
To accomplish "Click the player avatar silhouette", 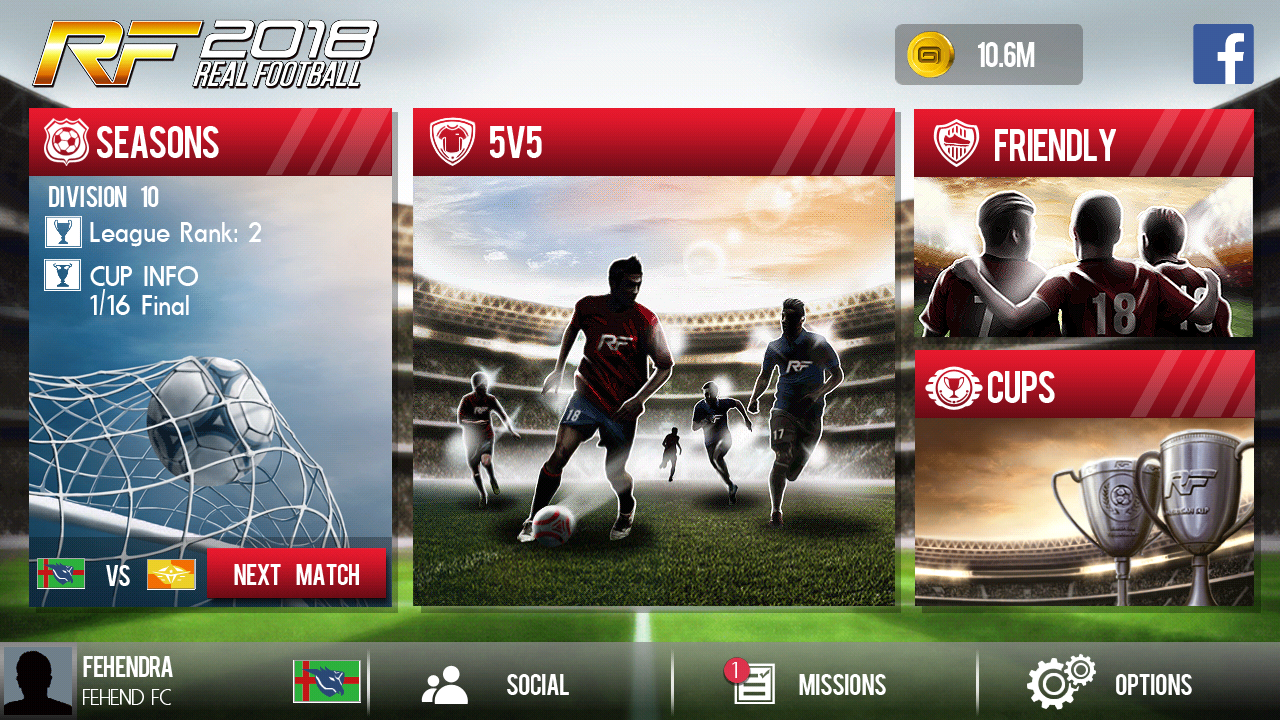I will pyautogui.click(x=36, y=681).
